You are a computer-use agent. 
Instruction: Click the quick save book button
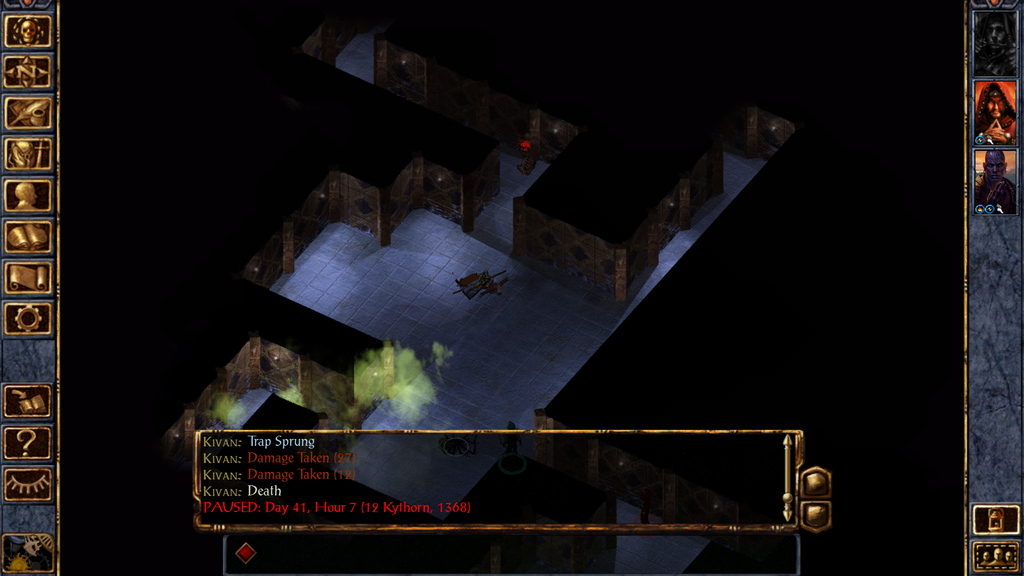(x=28, y=401)
